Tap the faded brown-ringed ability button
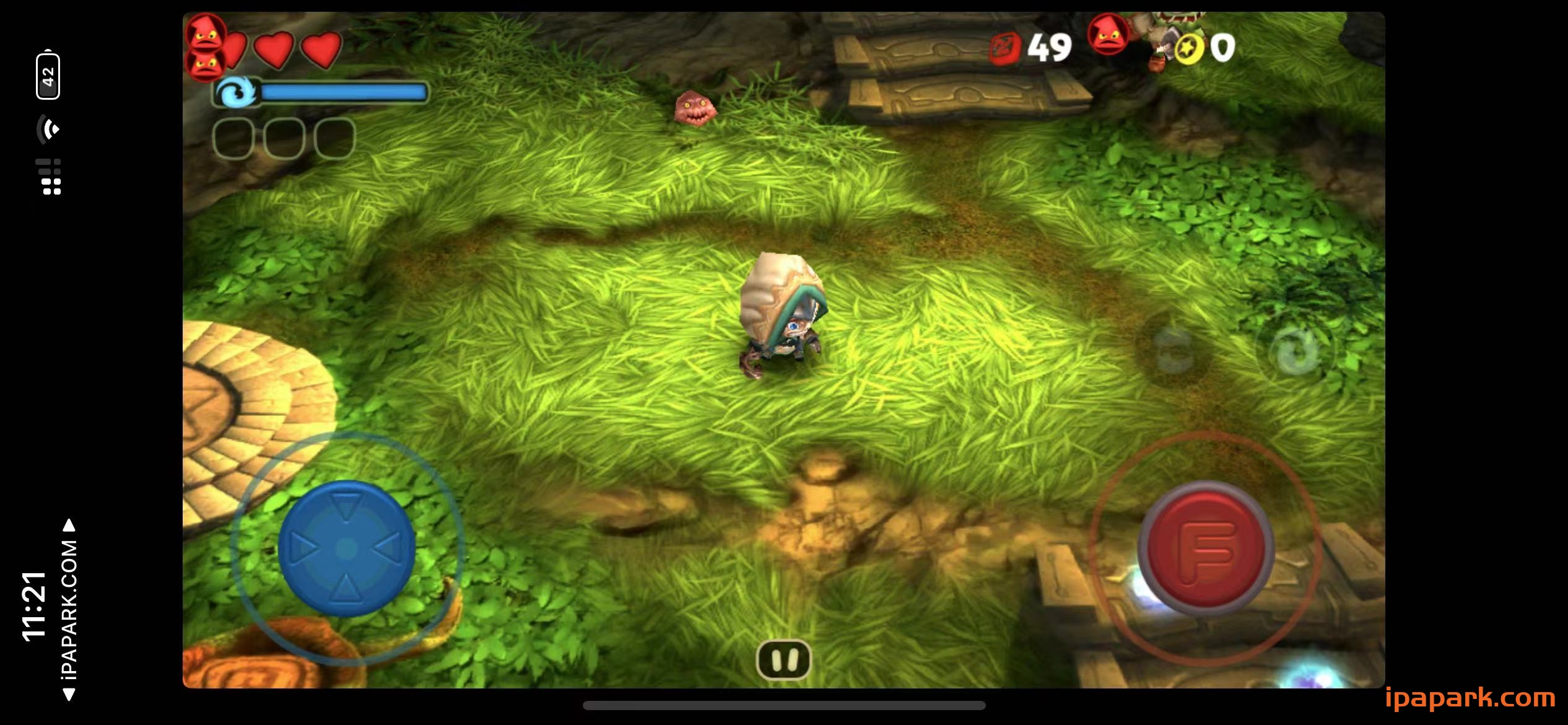This screenshot has height=725, width=1568. tap(1174, 350)
